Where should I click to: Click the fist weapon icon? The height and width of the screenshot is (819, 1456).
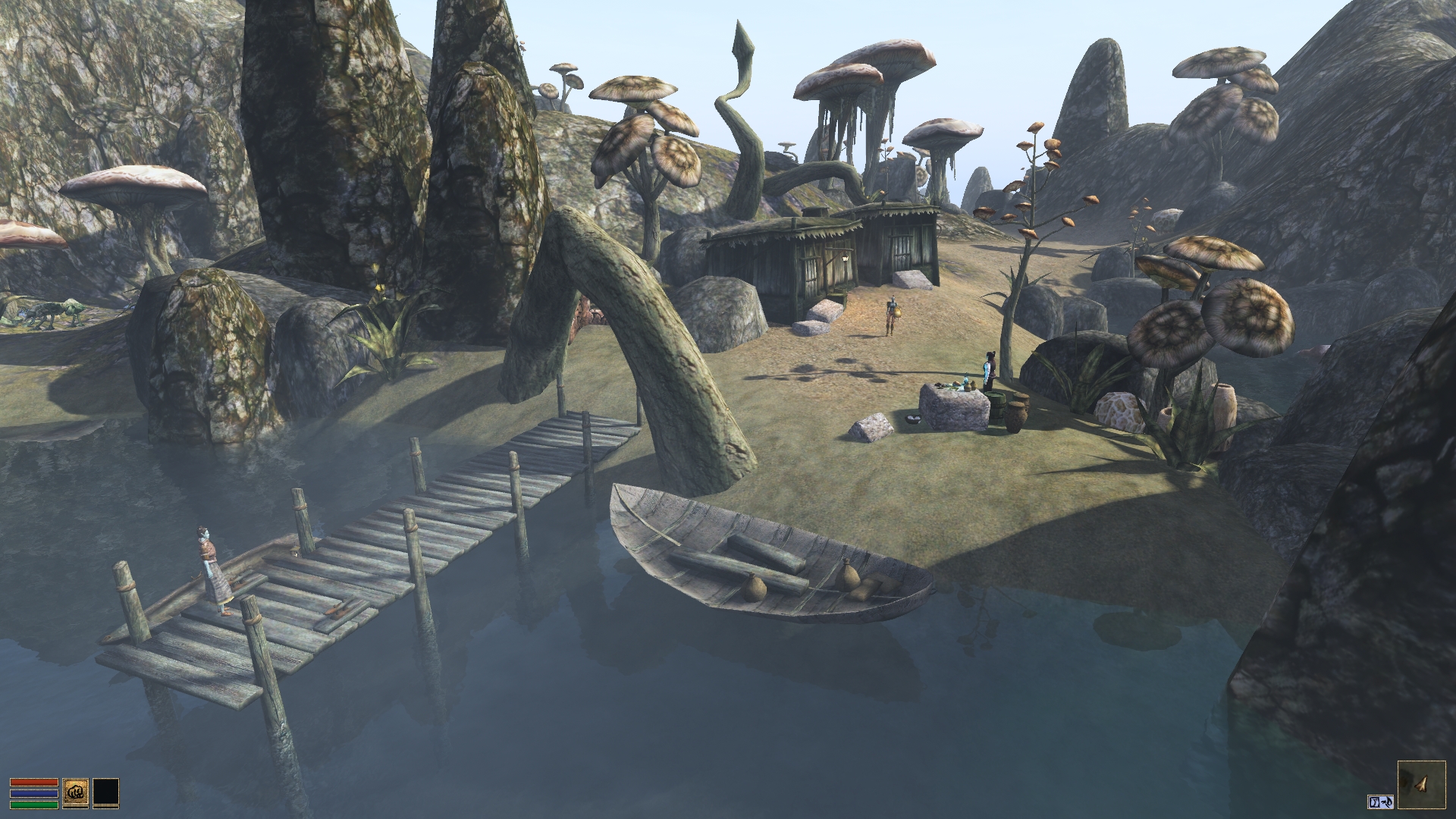click(x=76, y=791)
